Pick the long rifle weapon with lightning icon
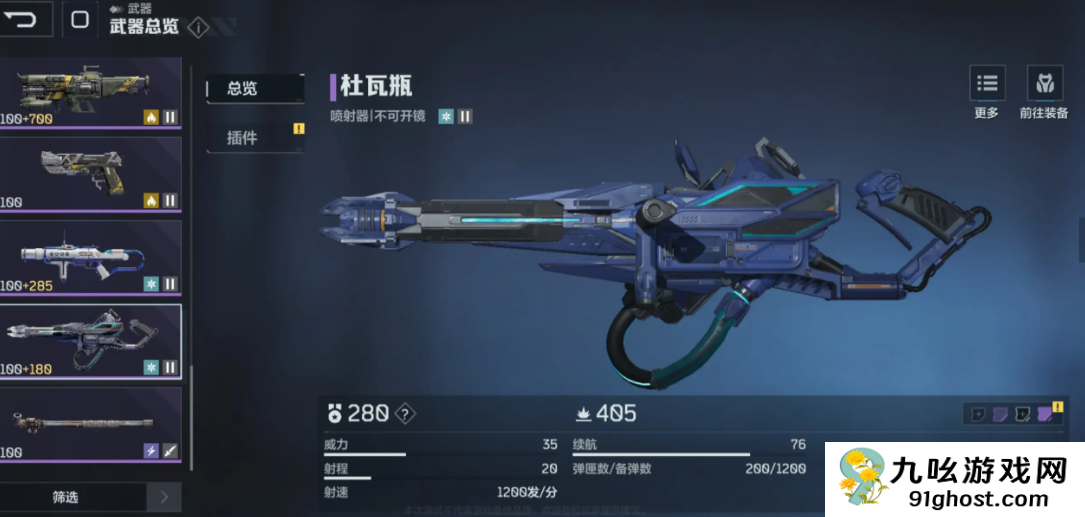This screenshot has width=1085, height=517. coord(90,425)
